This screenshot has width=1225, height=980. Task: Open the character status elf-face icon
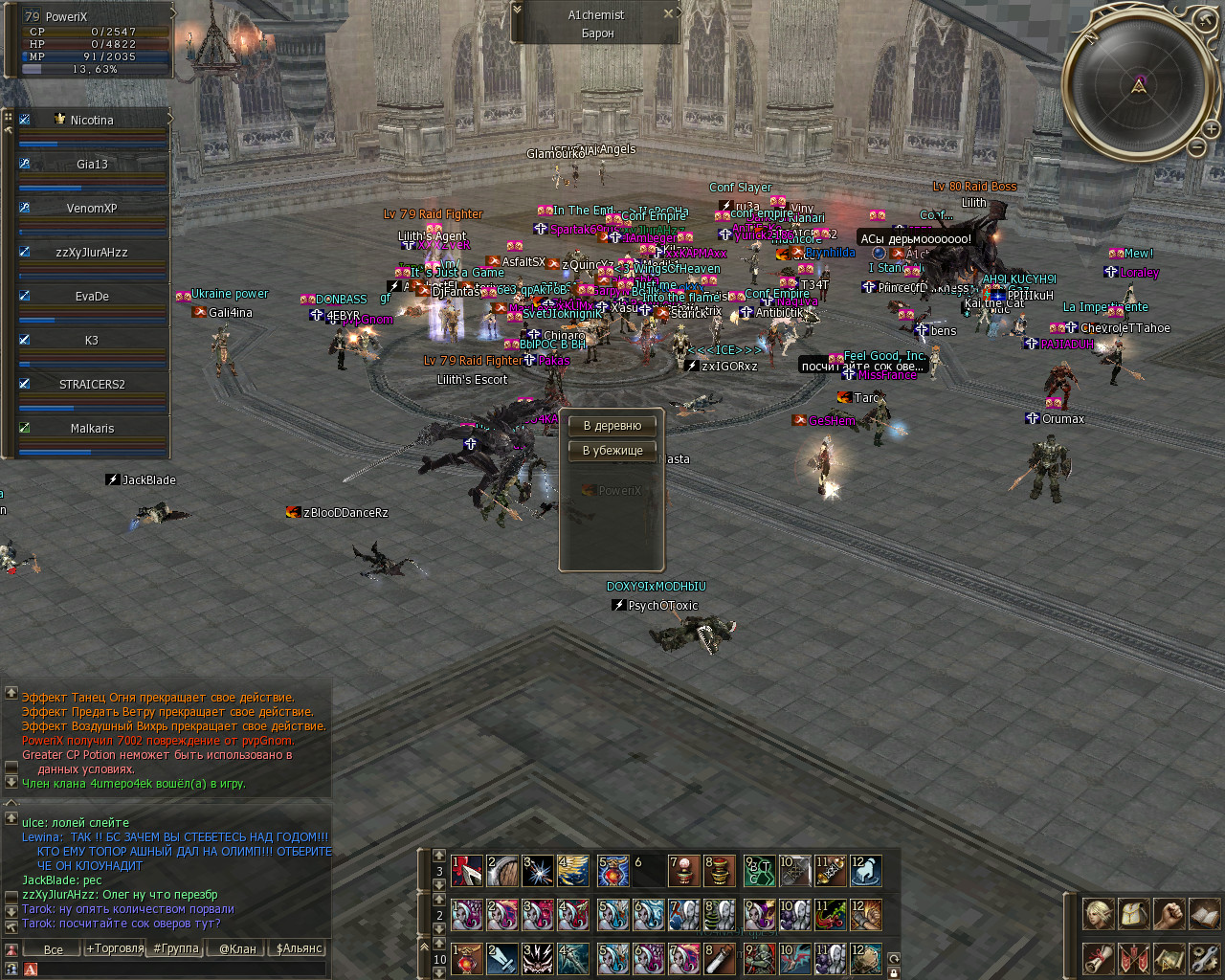(x=1097, y=914)
